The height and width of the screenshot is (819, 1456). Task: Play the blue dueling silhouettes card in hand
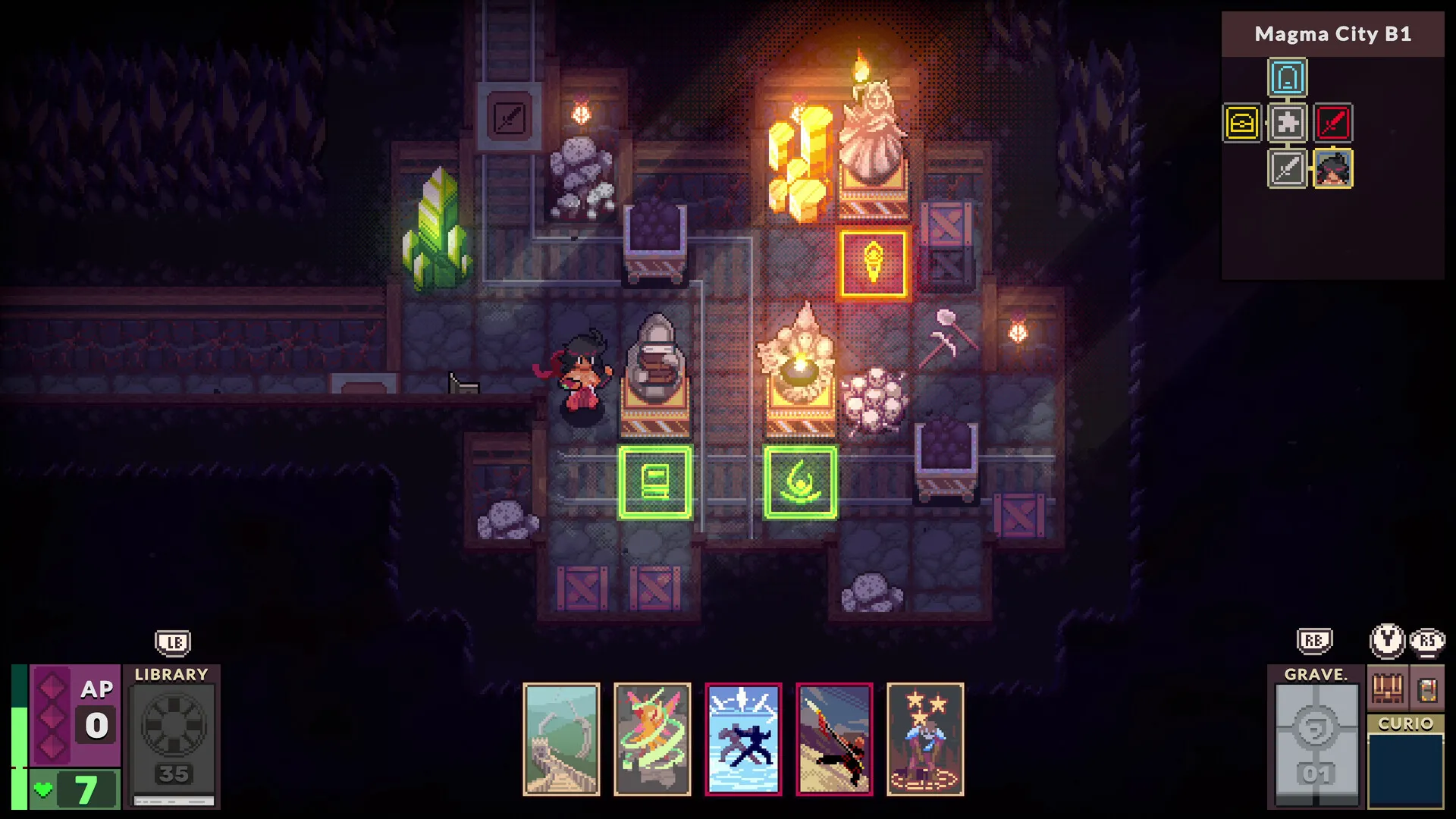(743, 739)
